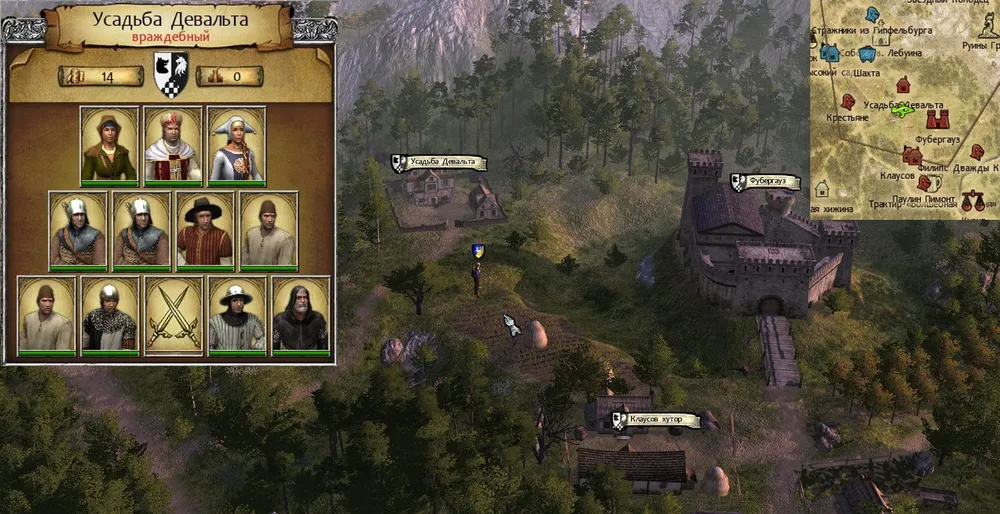Click the wolf coat of arms shield

click(x=170, y=75)
